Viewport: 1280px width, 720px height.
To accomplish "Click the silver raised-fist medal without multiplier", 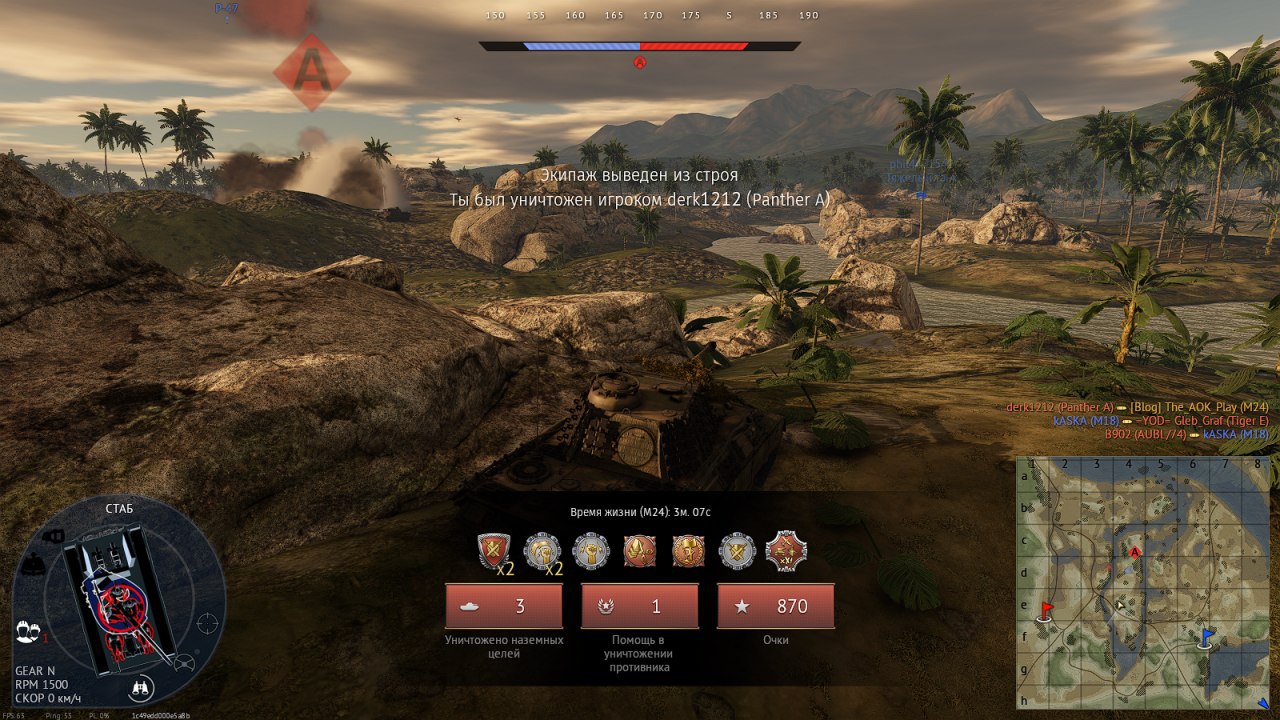I will 591,550.
